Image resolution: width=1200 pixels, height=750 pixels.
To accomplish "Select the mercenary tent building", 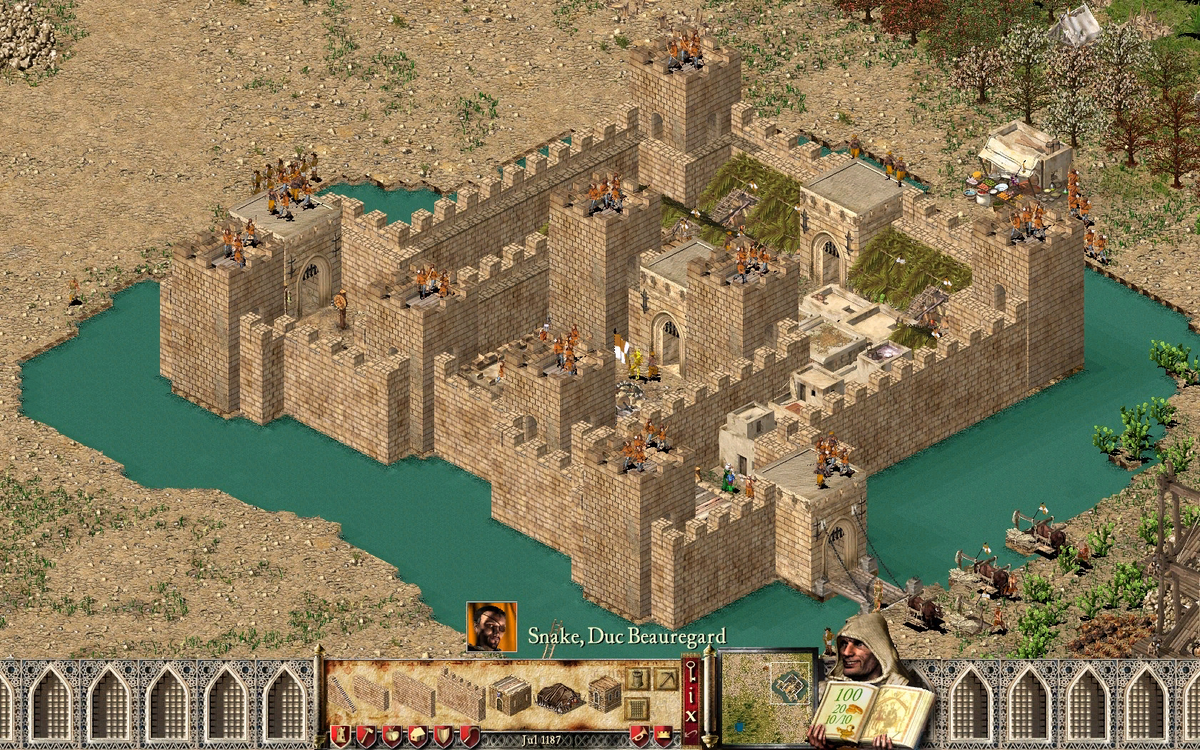I will click(x=559, y=695).
